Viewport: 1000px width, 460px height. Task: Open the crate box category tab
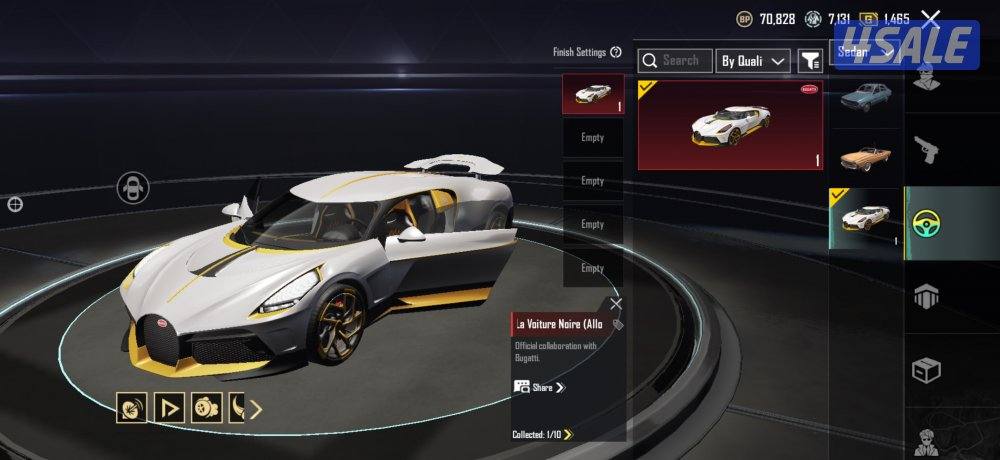click(x=929, y=370)
